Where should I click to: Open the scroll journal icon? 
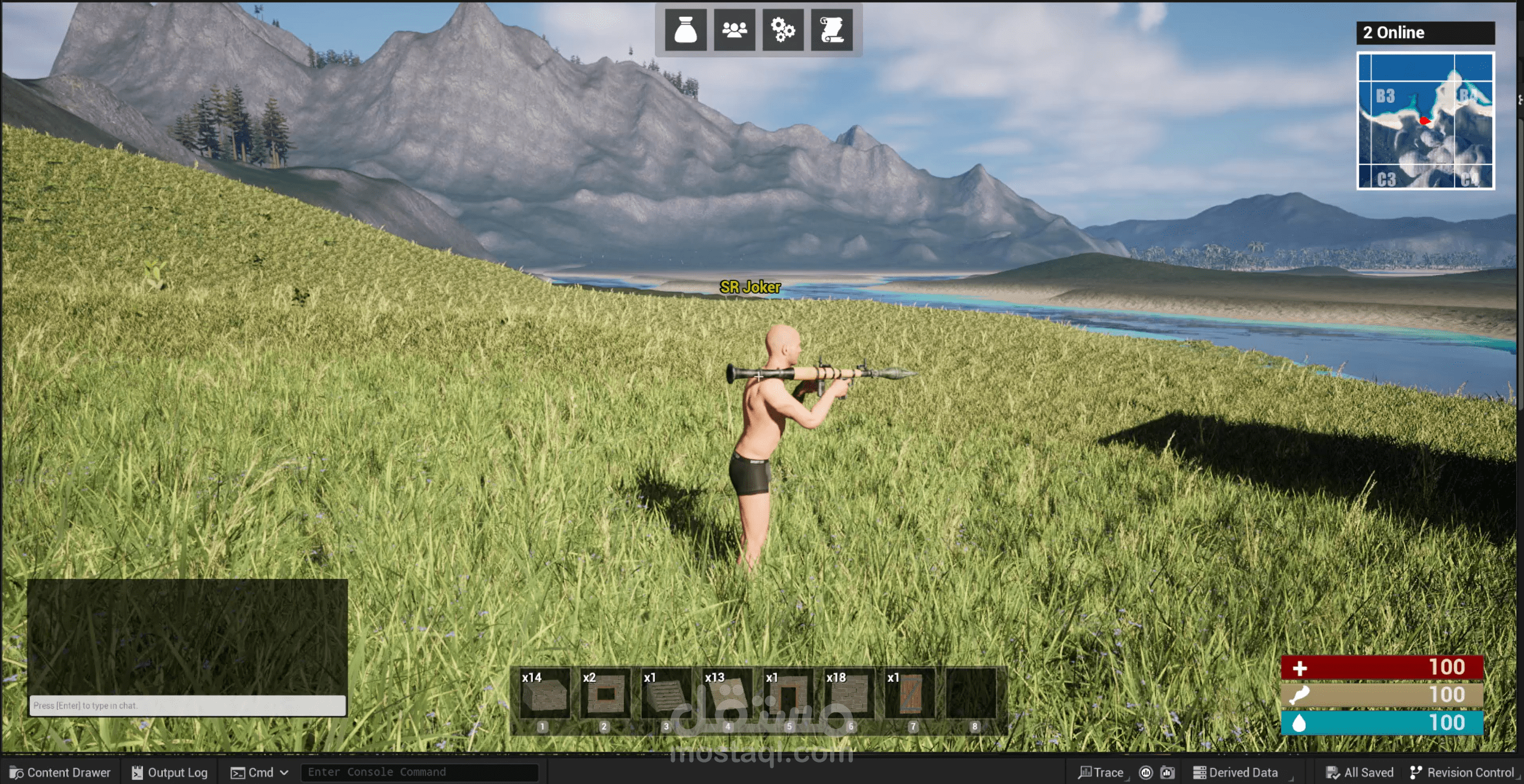[x=831, y=30]
